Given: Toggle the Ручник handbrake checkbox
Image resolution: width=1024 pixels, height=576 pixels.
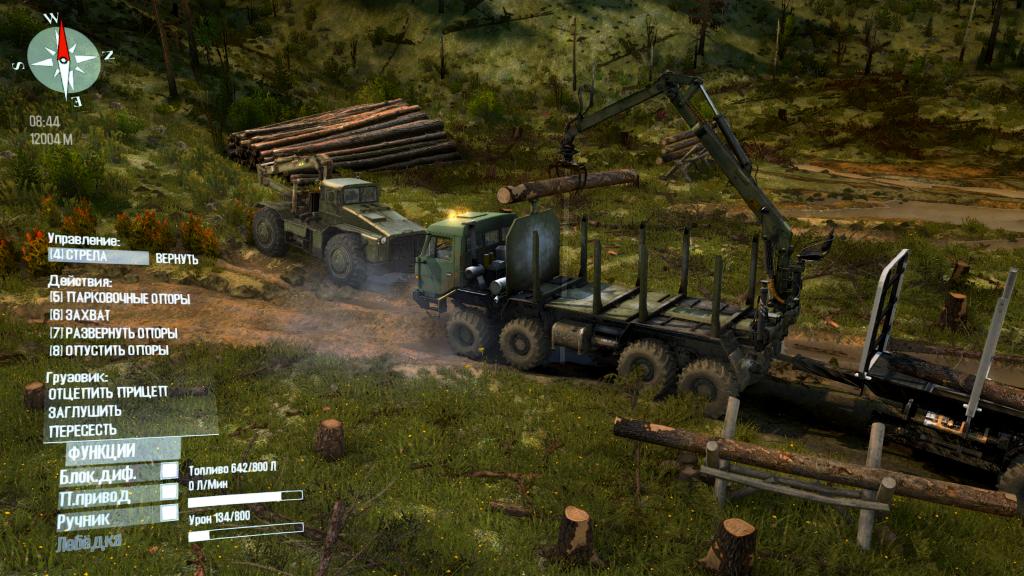Looking at the screenshot, I should (x=170, y=513).
